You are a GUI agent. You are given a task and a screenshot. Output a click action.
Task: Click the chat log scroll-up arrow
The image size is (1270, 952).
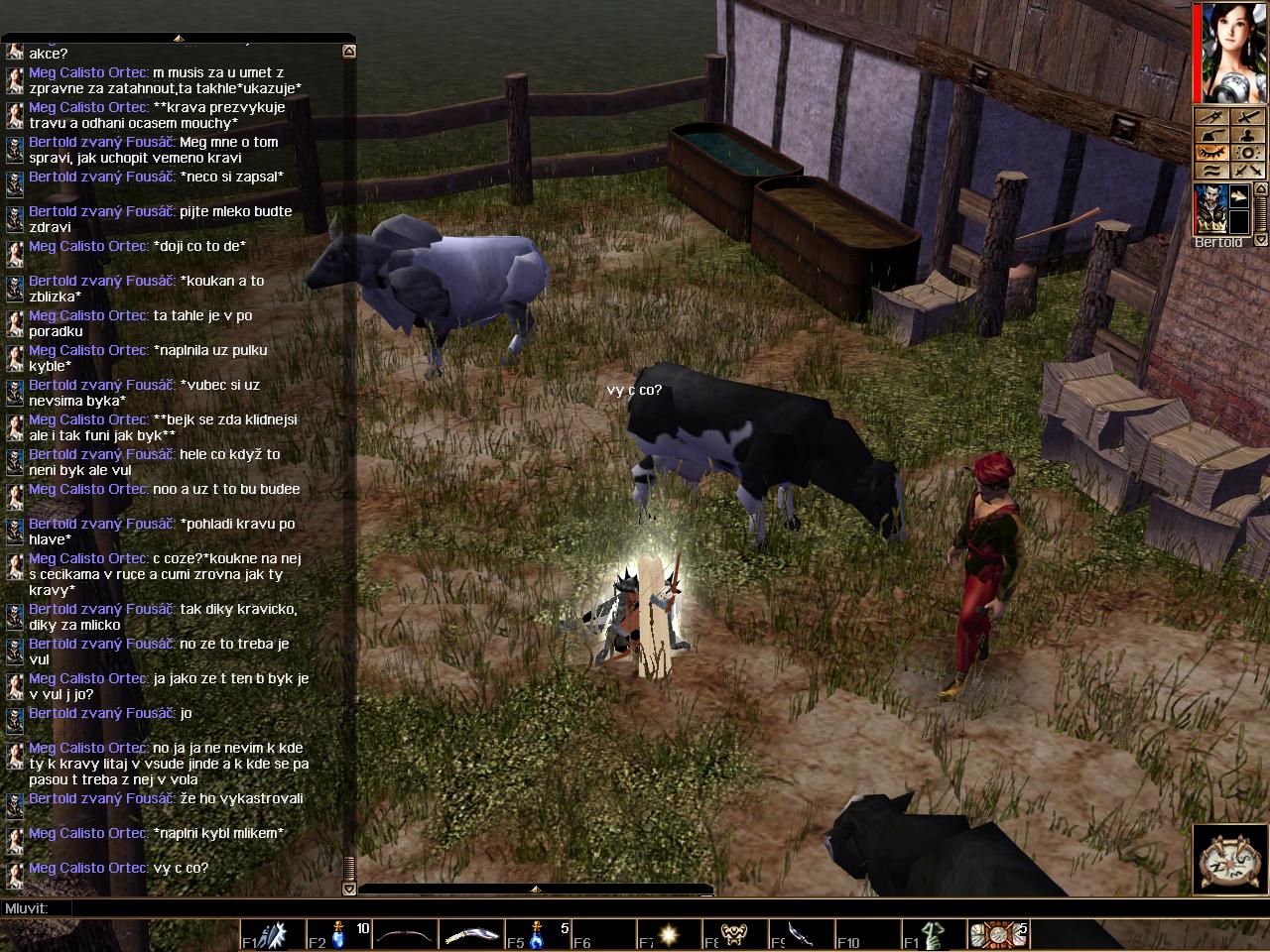349,51
